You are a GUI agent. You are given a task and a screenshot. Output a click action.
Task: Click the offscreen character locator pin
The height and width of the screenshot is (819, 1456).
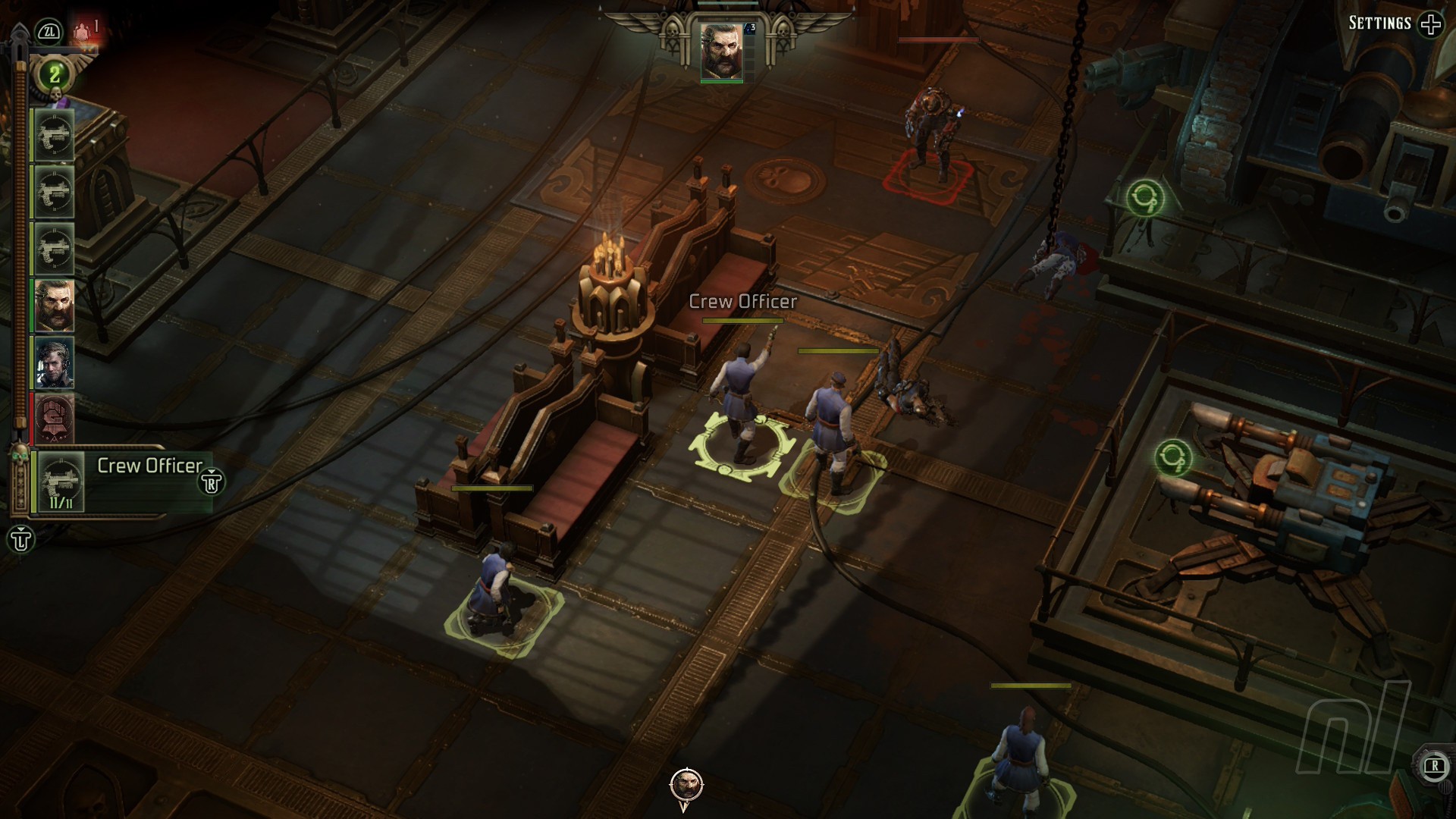[686, 786]
